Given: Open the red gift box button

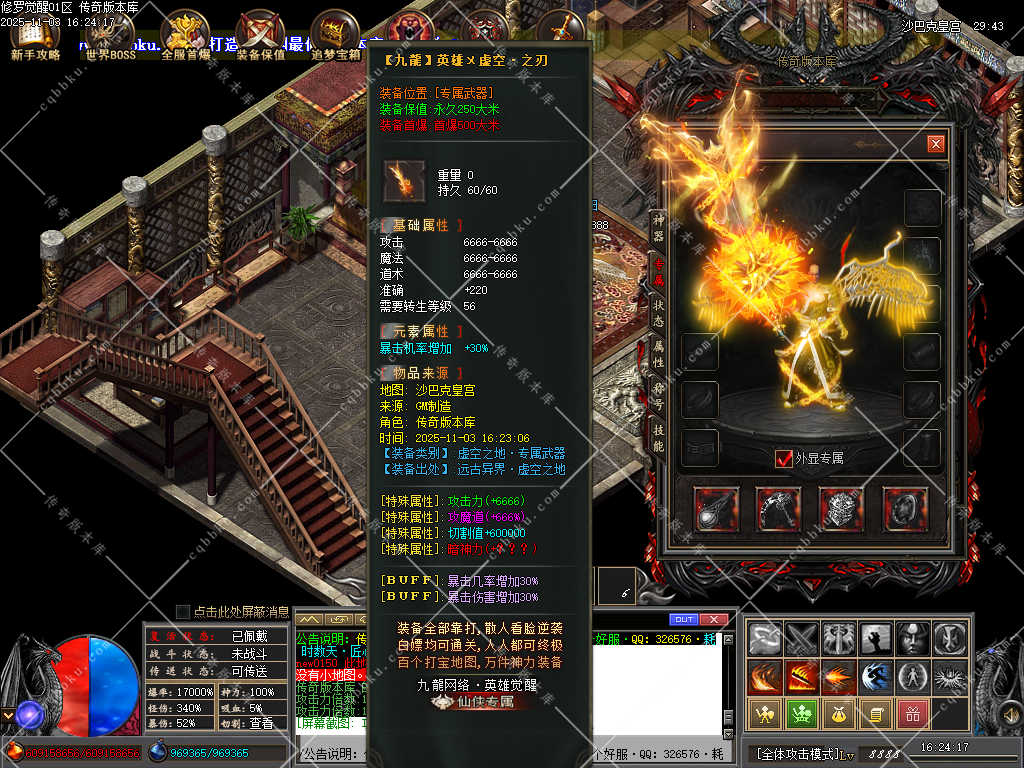Looking at the screenshot, I should [912, 713].
